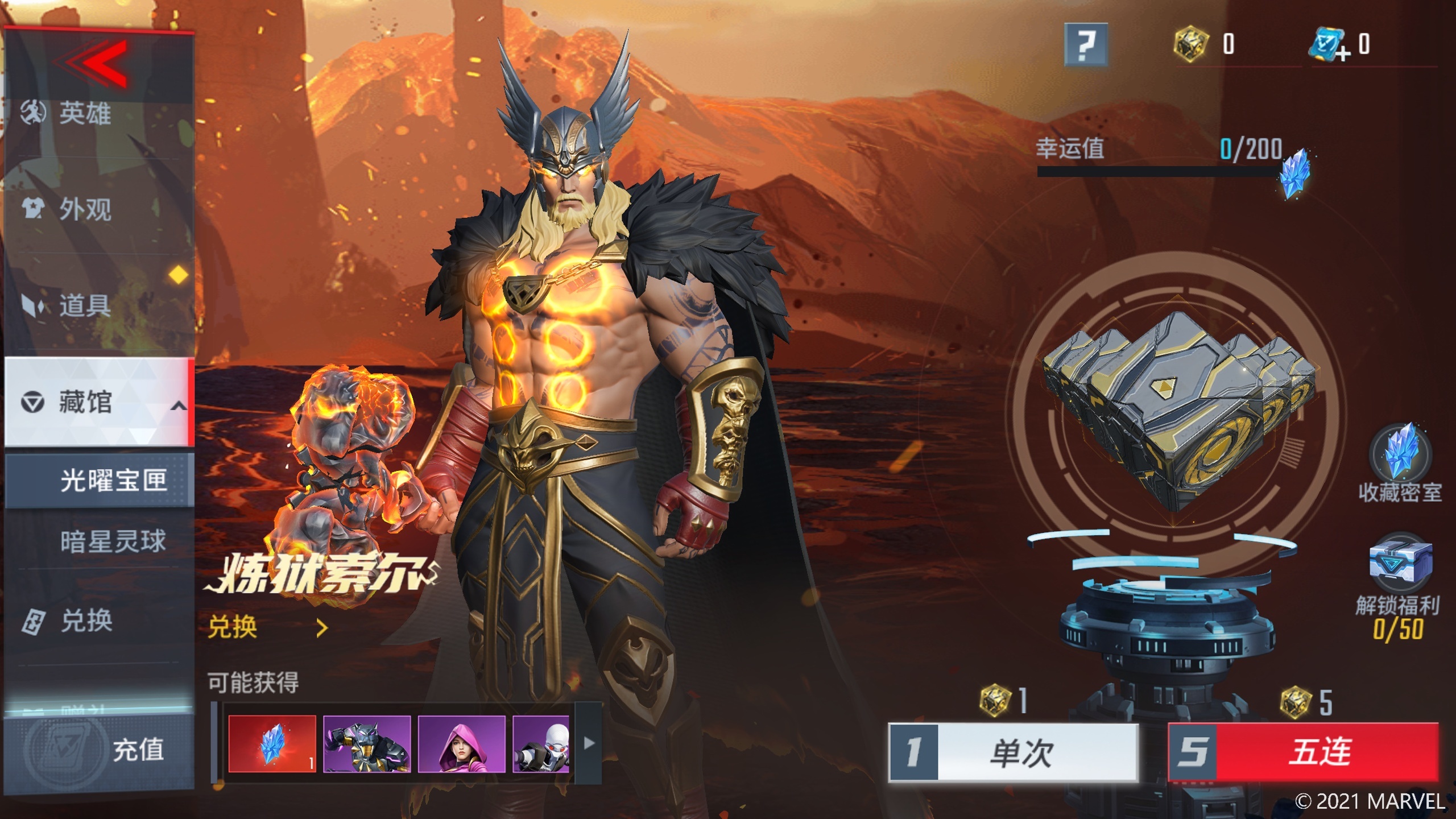
Task: Select the blue crystal reward thumbnail
Action: 272,743
